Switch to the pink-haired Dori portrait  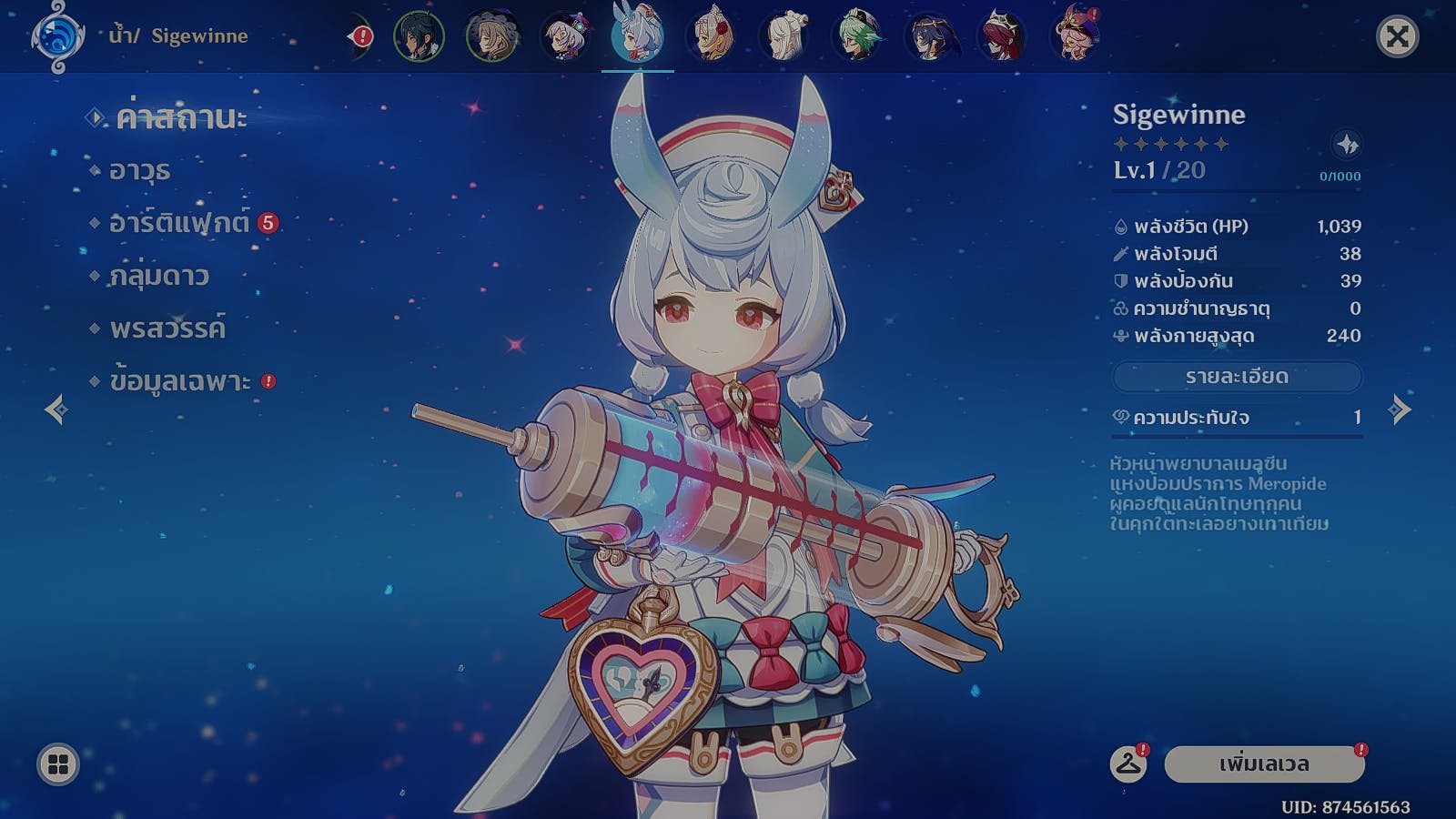coord(1075,37)
